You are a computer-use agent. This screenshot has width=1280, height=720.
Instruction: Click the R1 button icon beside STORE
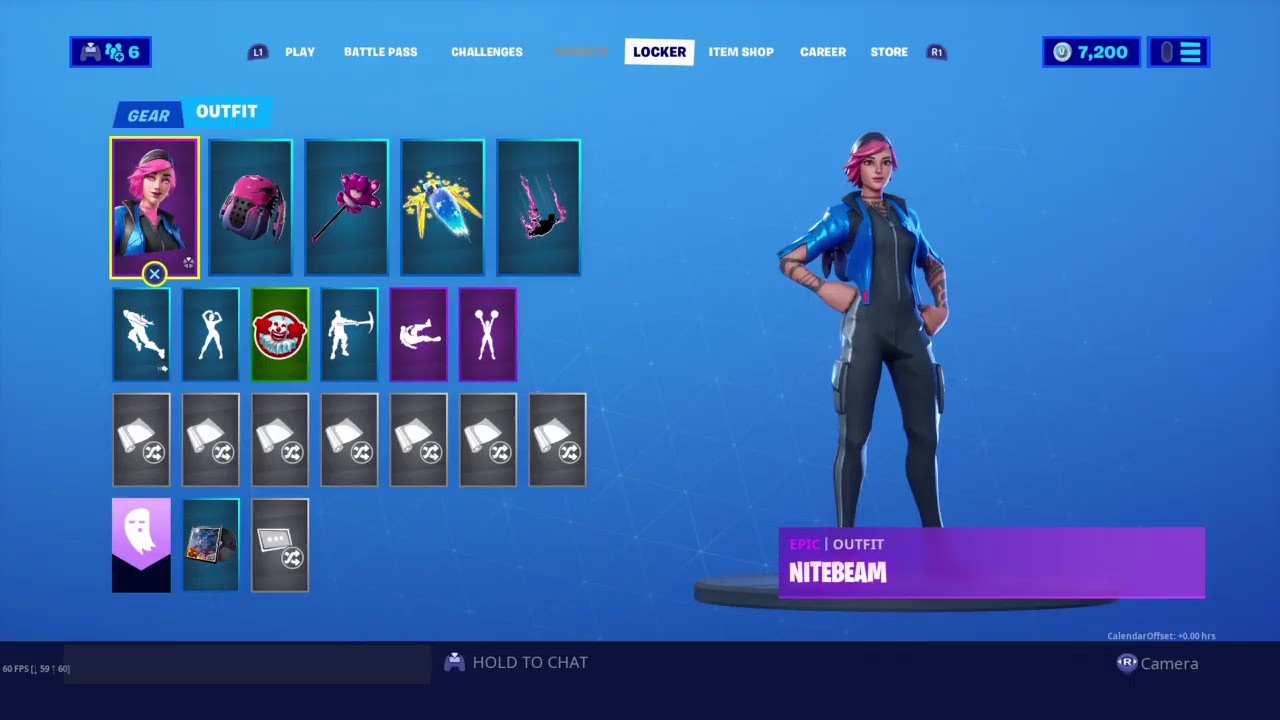tap(936, 52)
